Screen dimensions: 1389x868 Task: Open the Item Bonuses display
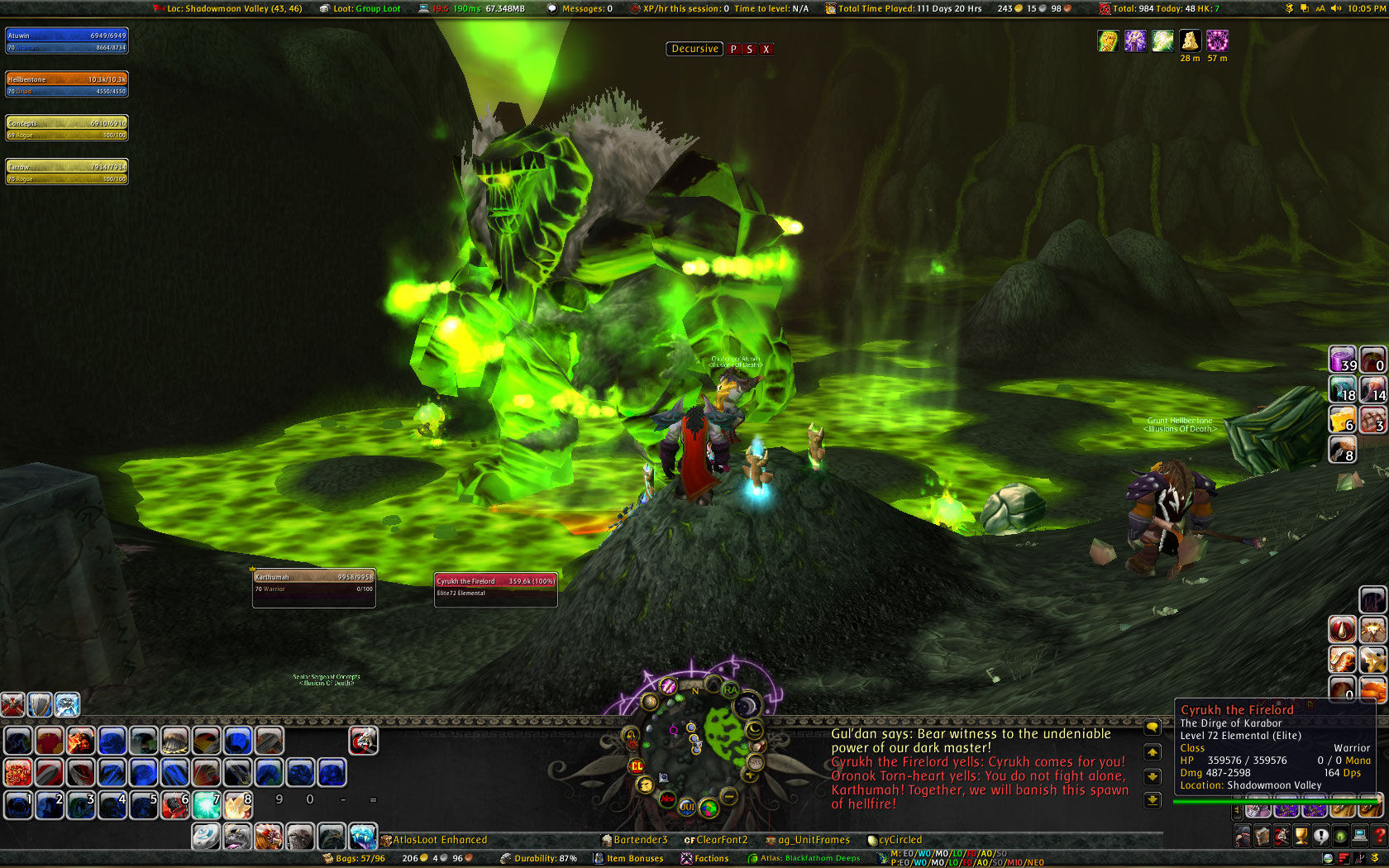[x=632, y=858]
